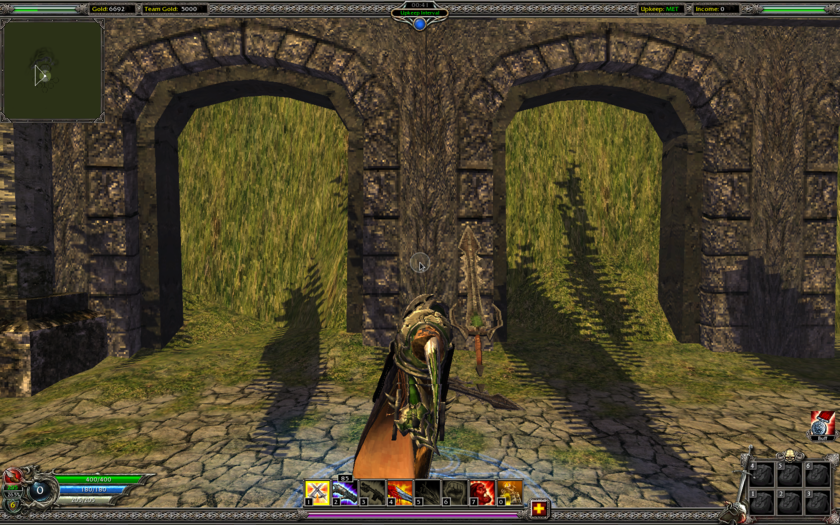The width and height of the screenshot is (840, 525).
Task: Click the yellow plus button
Action: coord(539,509)
